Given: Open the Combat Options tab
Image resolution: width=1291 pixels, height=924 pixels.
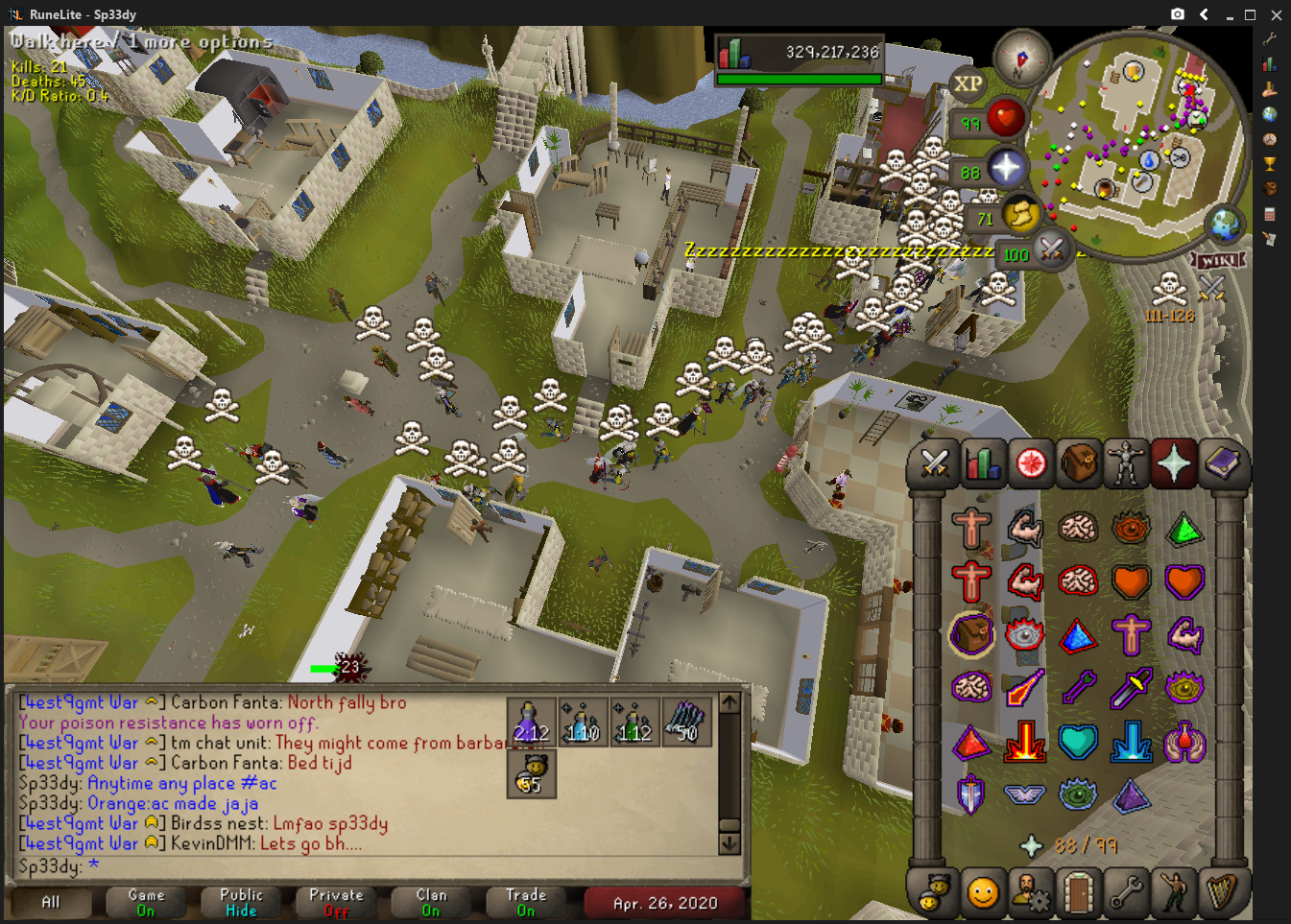Looking at the screenshot, I should pyautogui.click(x=934, y=464).
